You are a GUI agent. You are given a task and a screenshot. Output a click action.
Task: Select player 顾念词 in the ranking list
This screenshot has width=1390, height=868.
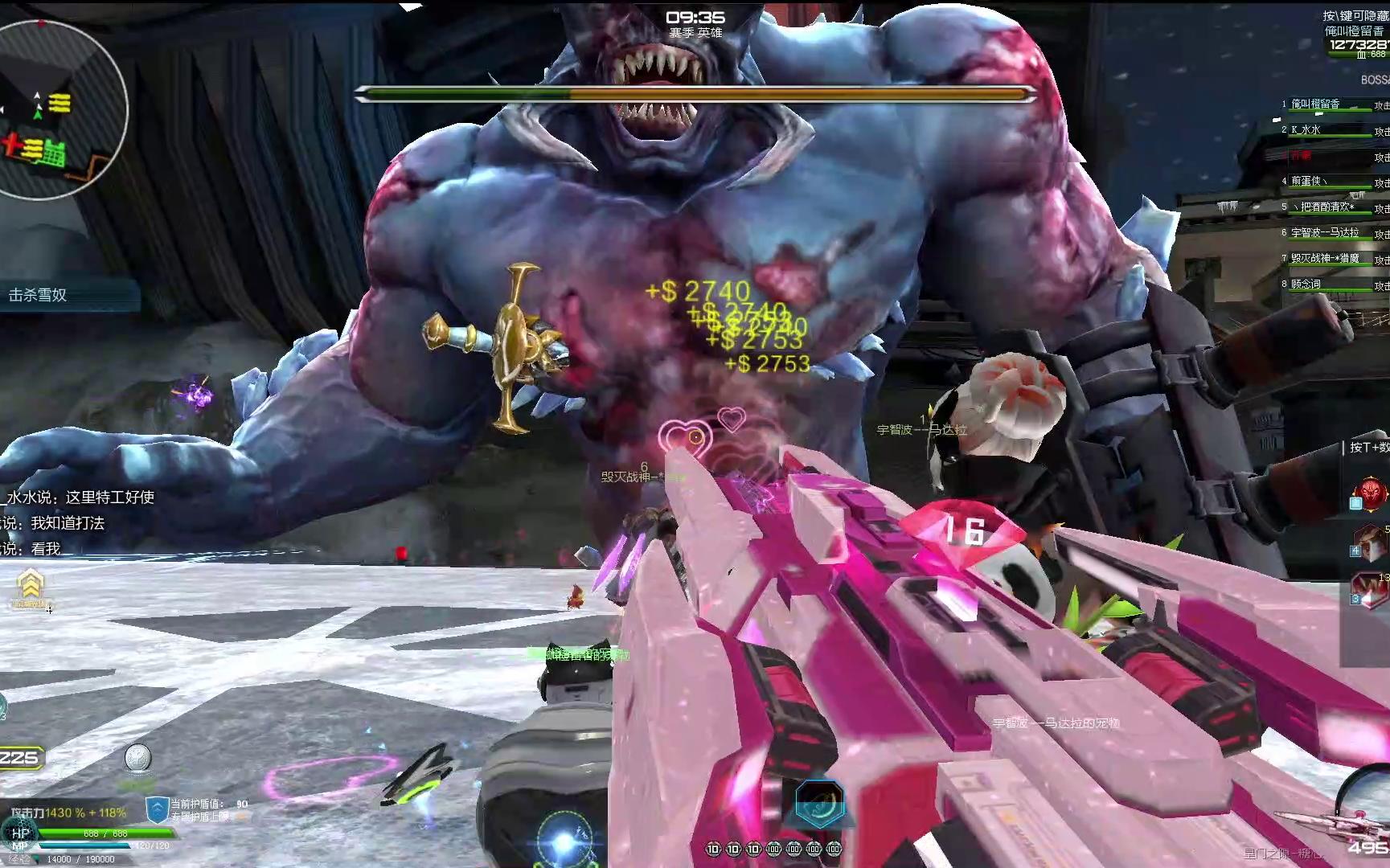pos(1306,284)
